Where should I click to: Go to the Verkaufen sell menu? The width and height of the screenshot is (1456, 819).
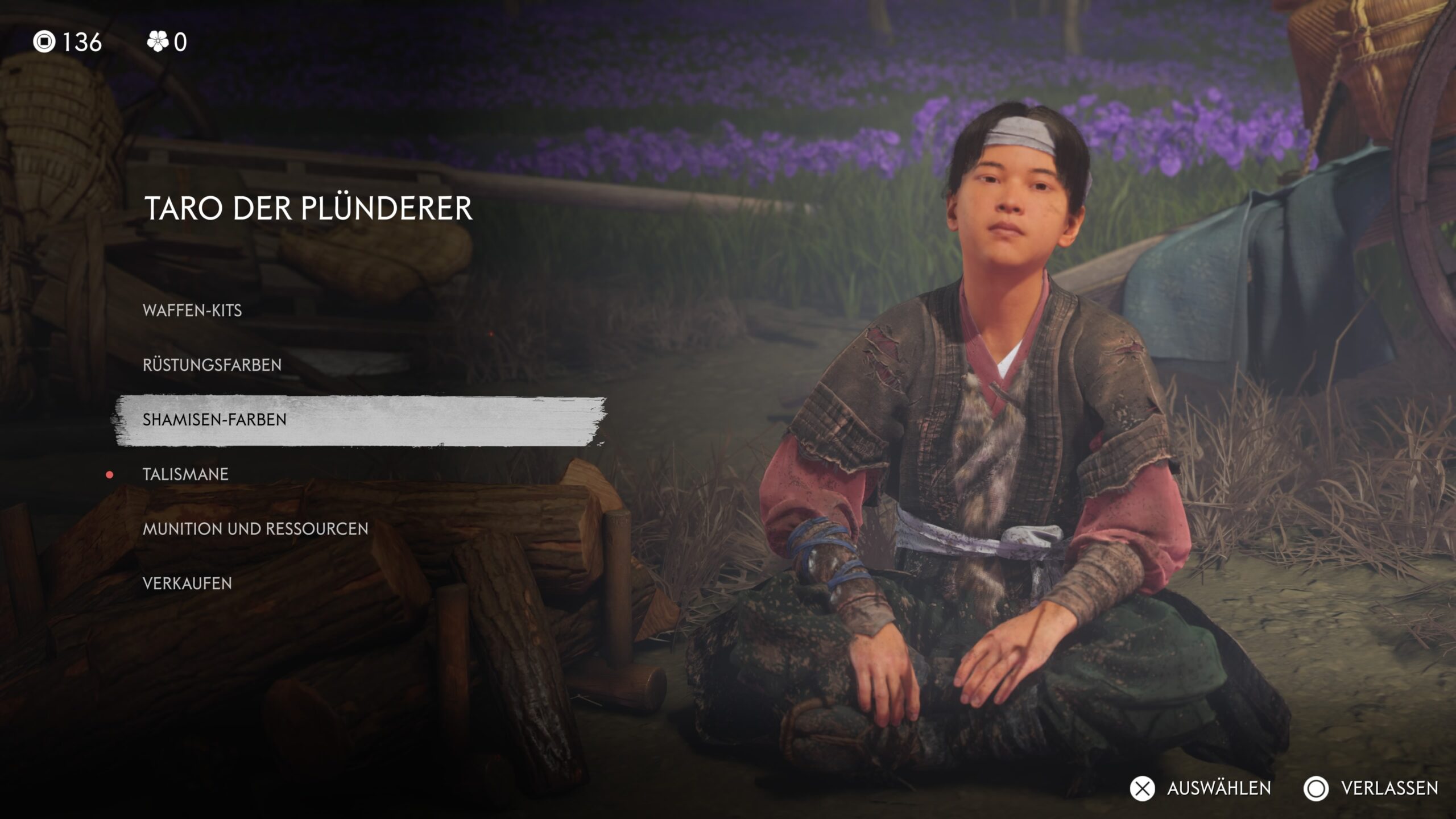(187, 584)
